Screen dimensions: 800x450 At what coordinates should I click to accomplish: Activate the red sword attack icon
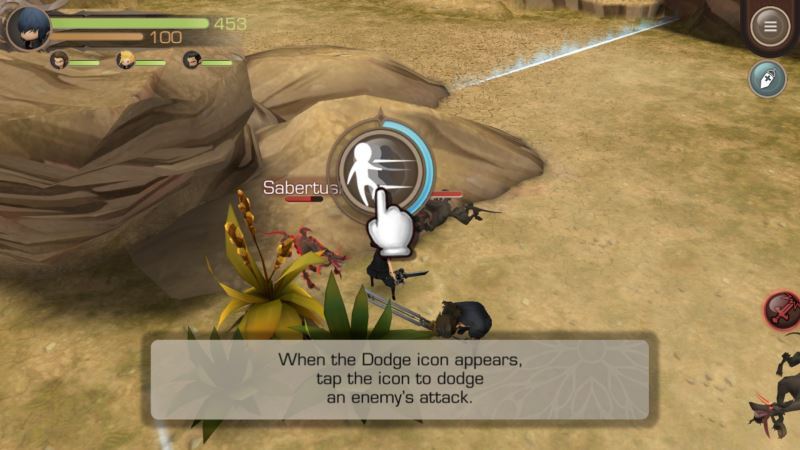(x=783, y=311)
